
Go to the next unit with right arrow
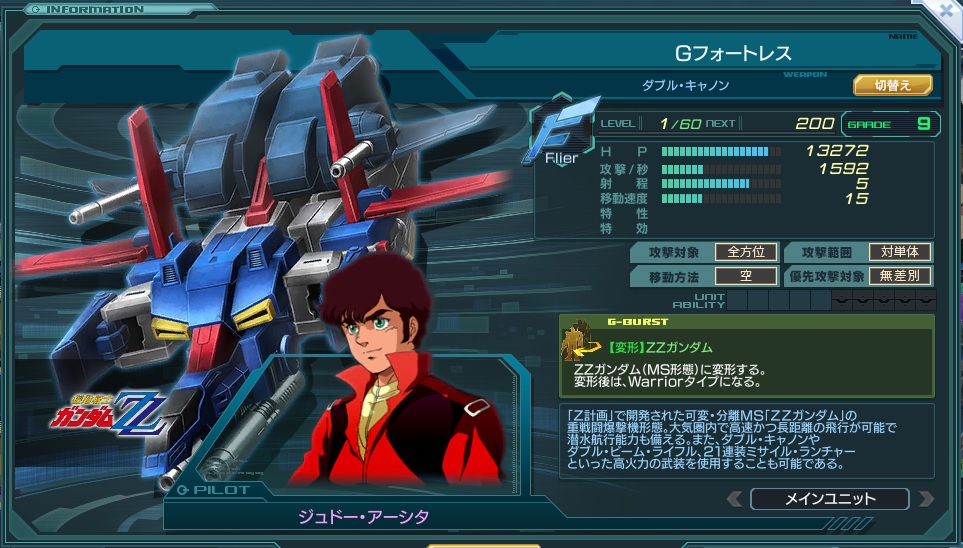click(925, 499)
